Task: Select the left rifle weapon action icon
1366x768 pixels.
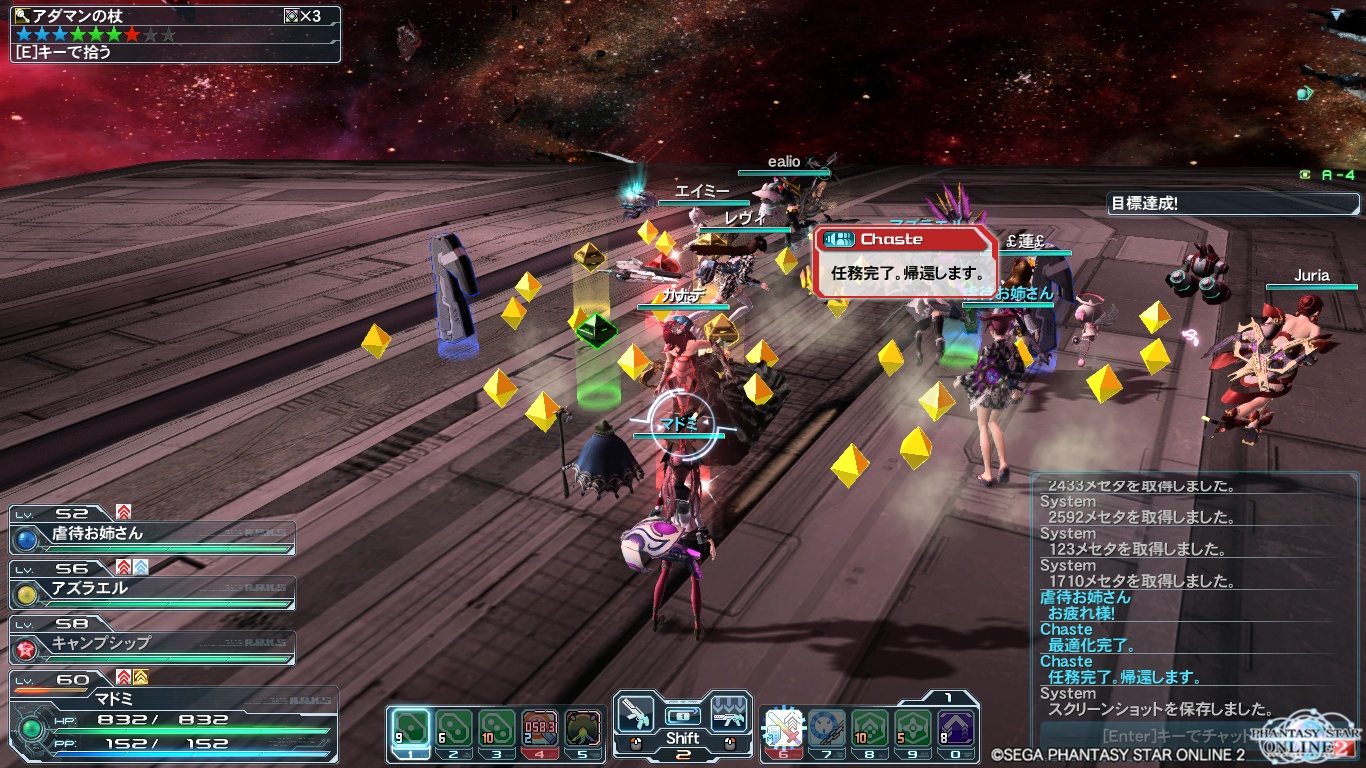Action: [635, 714]
